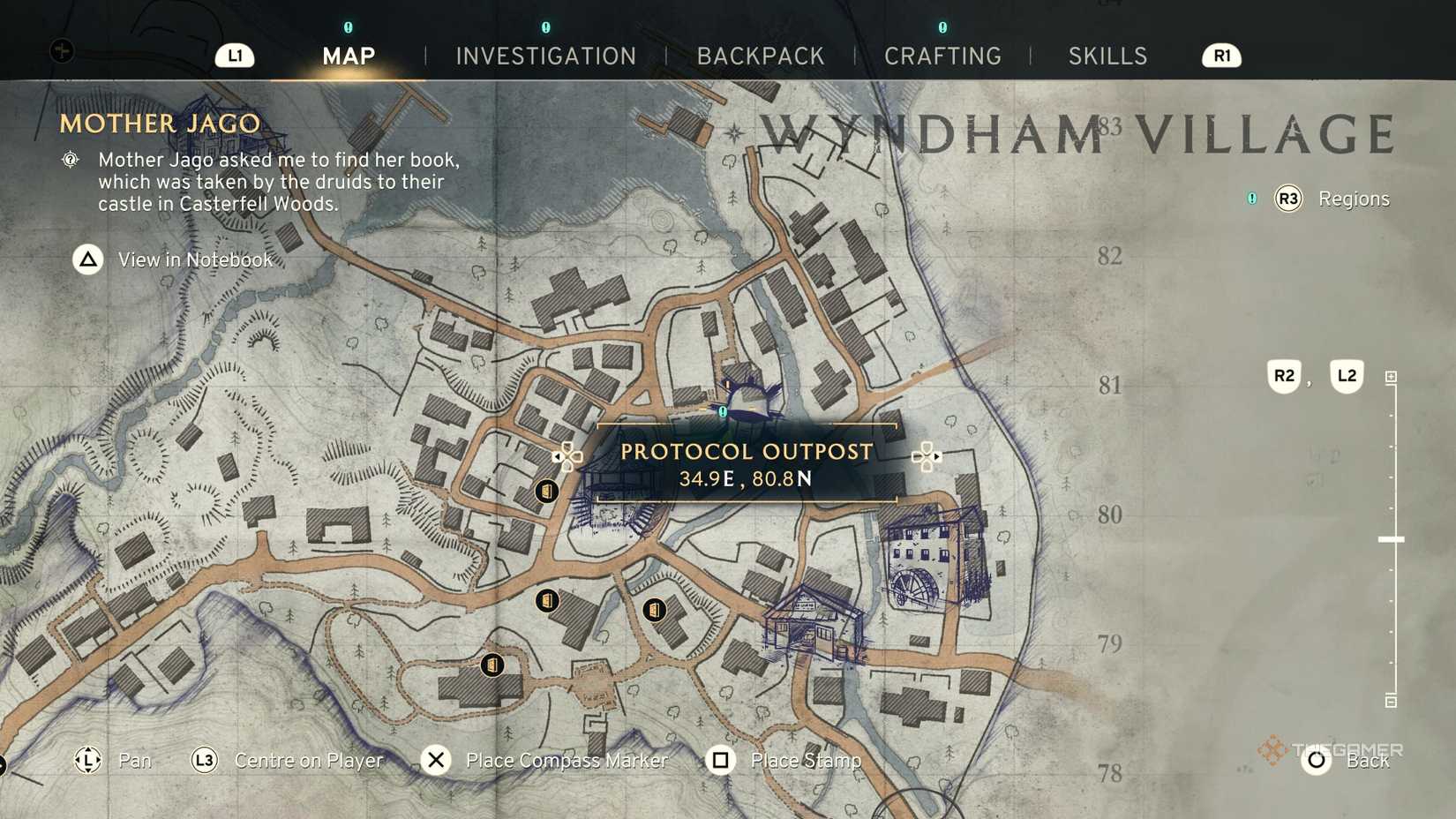Image resolution: width=1456 pixels, height=819 pixels.
Task: Click the quest compass icon beside Mother Jago objective
Action: click(x=71, y=160)
